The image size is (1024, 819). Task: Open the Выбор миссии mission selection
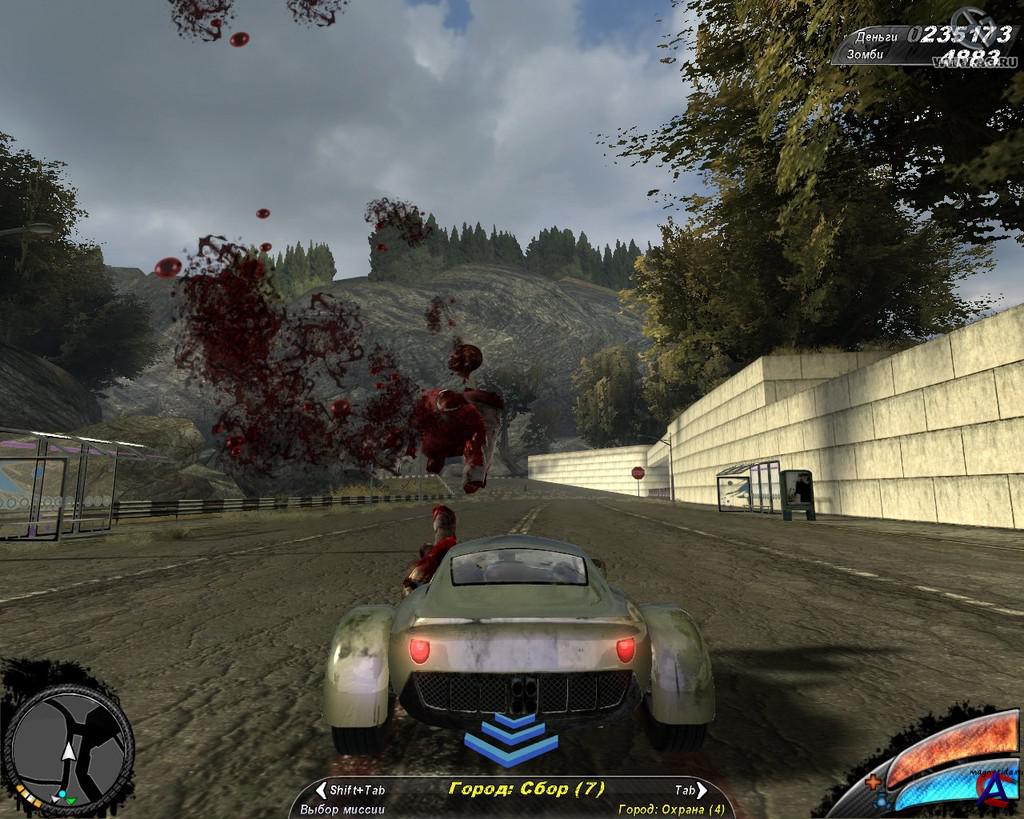tap(342, 809)
